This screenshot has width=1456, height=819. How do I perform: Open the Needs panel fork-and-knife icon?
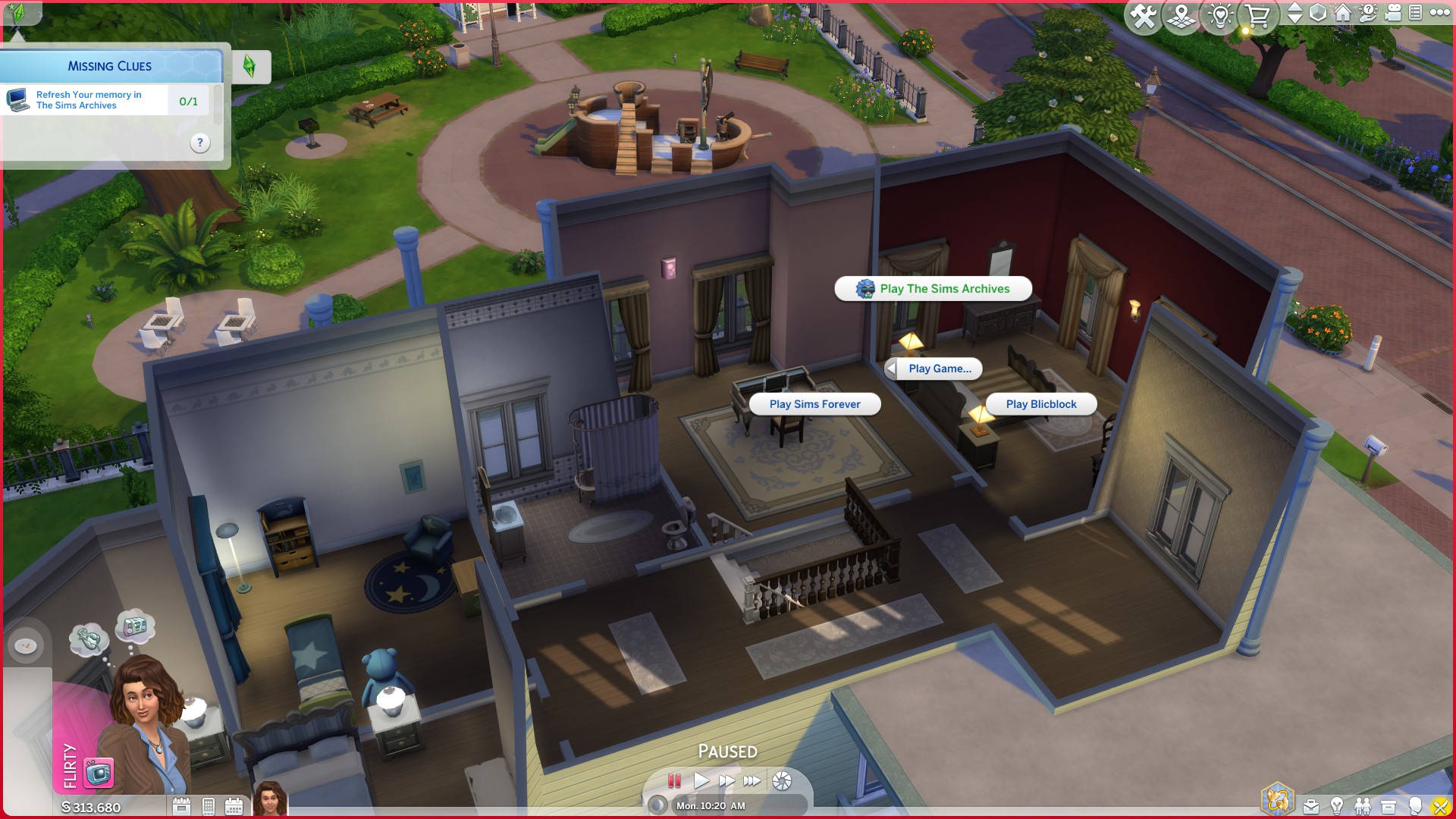[x=1441, y=808]
